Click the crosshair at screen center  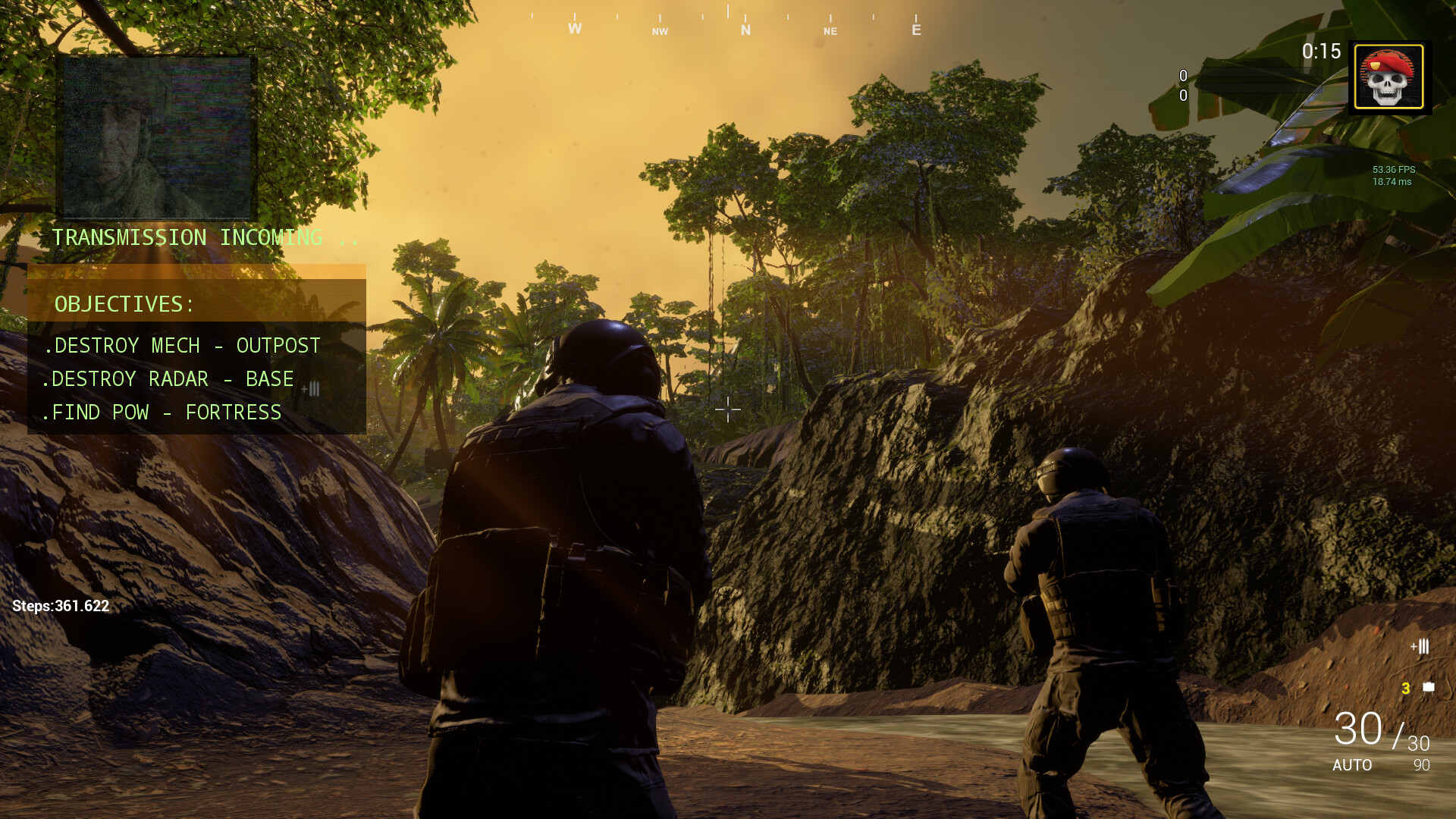coord(728,409)
